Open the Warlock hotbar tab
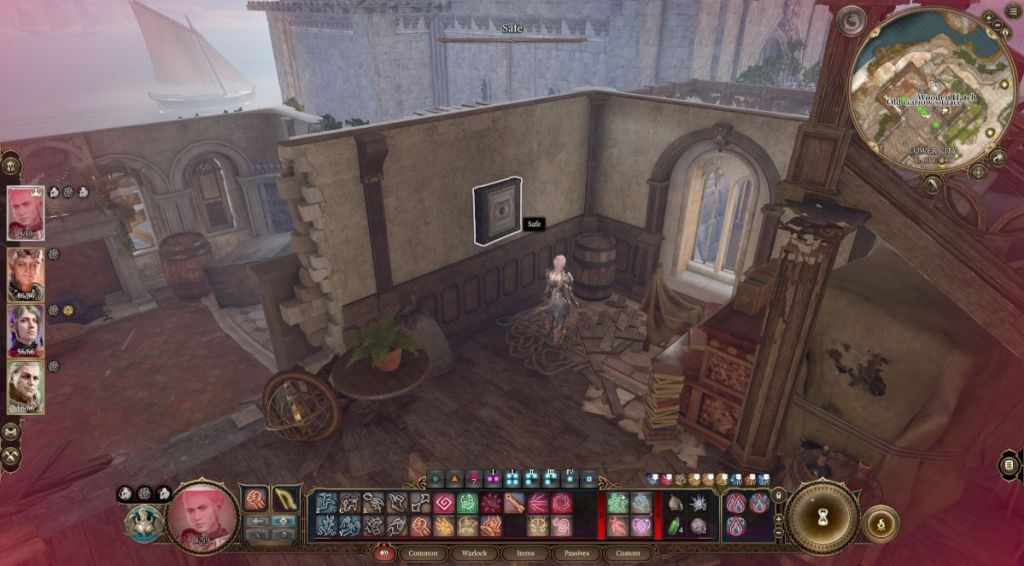Screen dimensions: 1024x566 click(472, 553)
